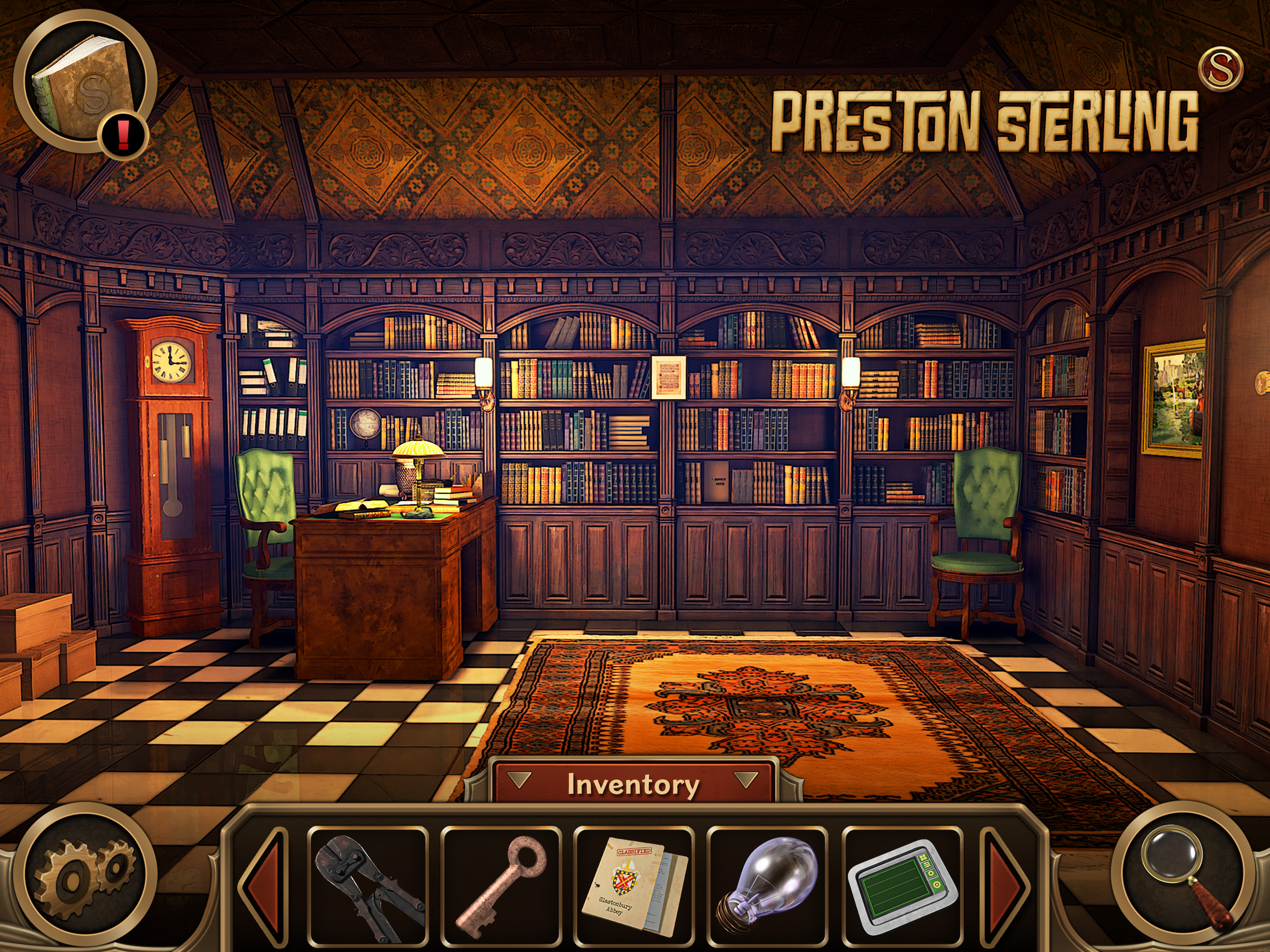Viewport: 1270px width, 952px height.
Task: Show previous inventory items with left arrow
Action: click(265, 886)
